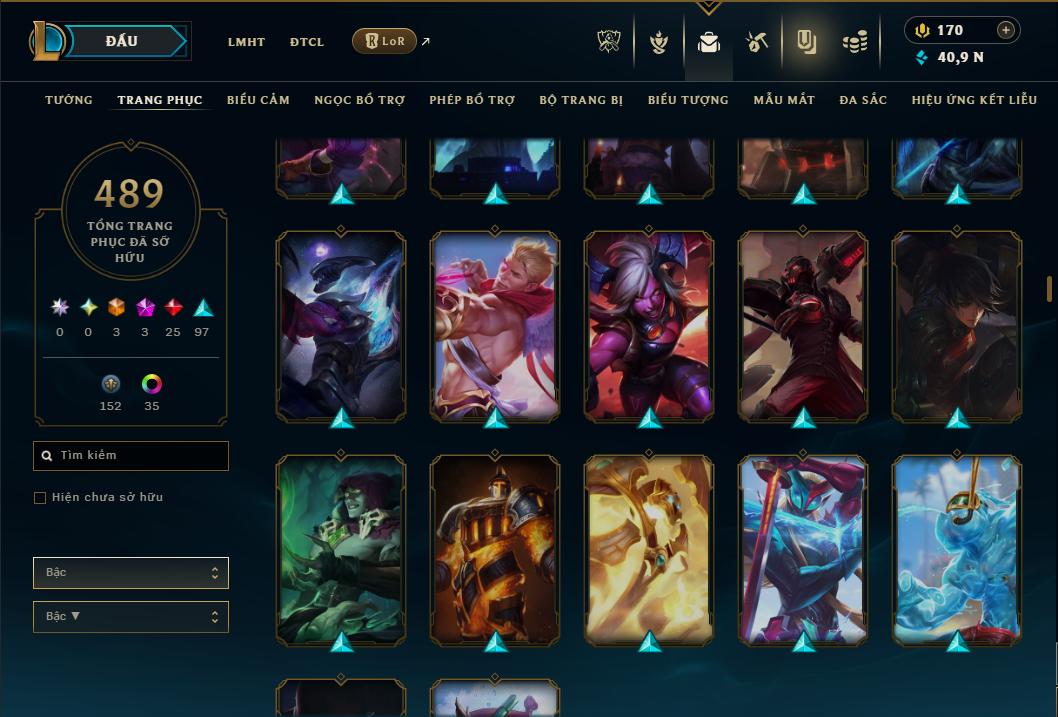Launch the LoR link
This screenshot has width=1058, height=717.
(x=385, y=41)
